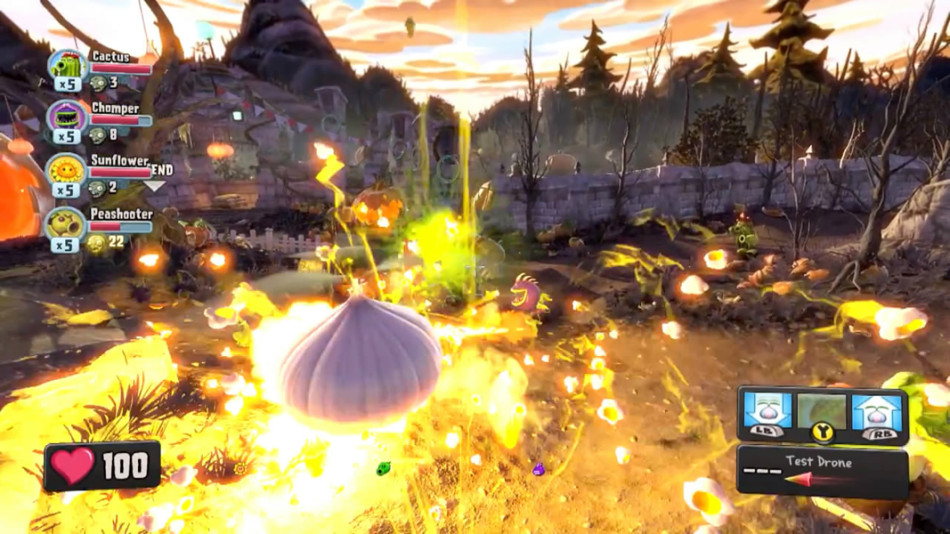Select the Test Drone weapon panel
Image resolution: width=950 pixels, height=534 pixels.
click(x=822, y=471)
